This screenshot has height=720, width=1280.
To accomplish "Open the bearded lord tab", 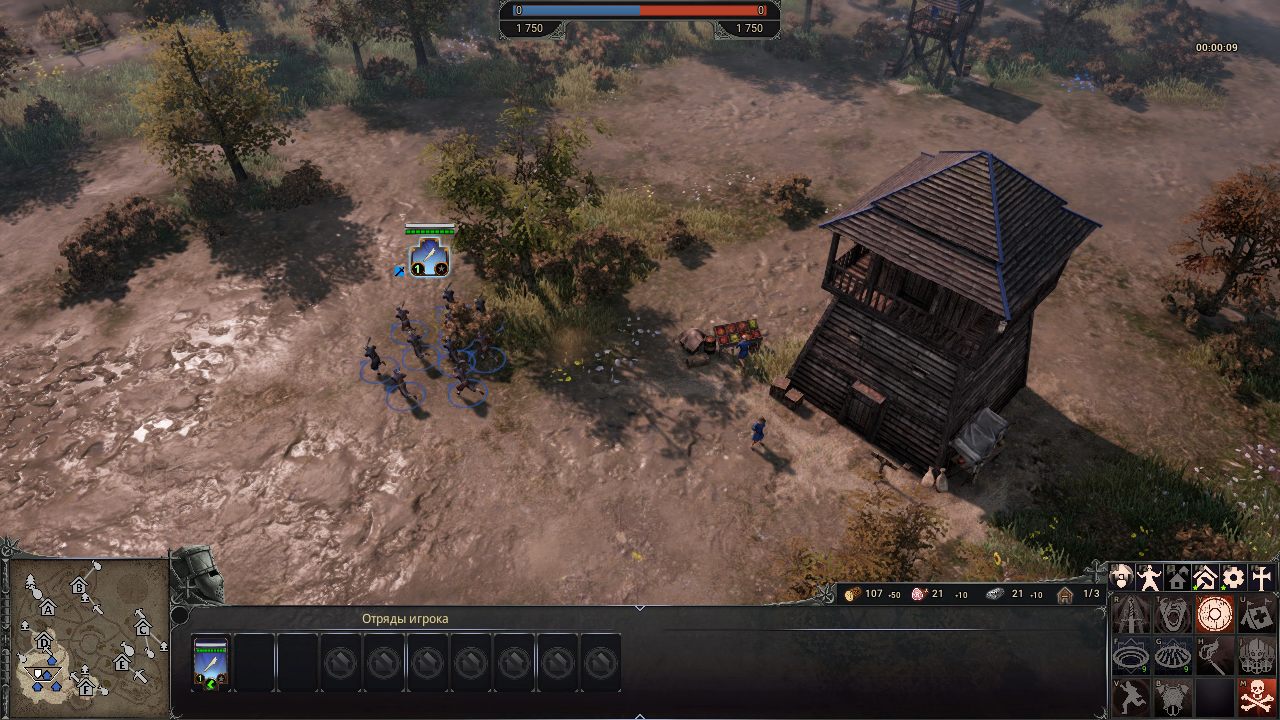I will click(x=1122, y=578).
